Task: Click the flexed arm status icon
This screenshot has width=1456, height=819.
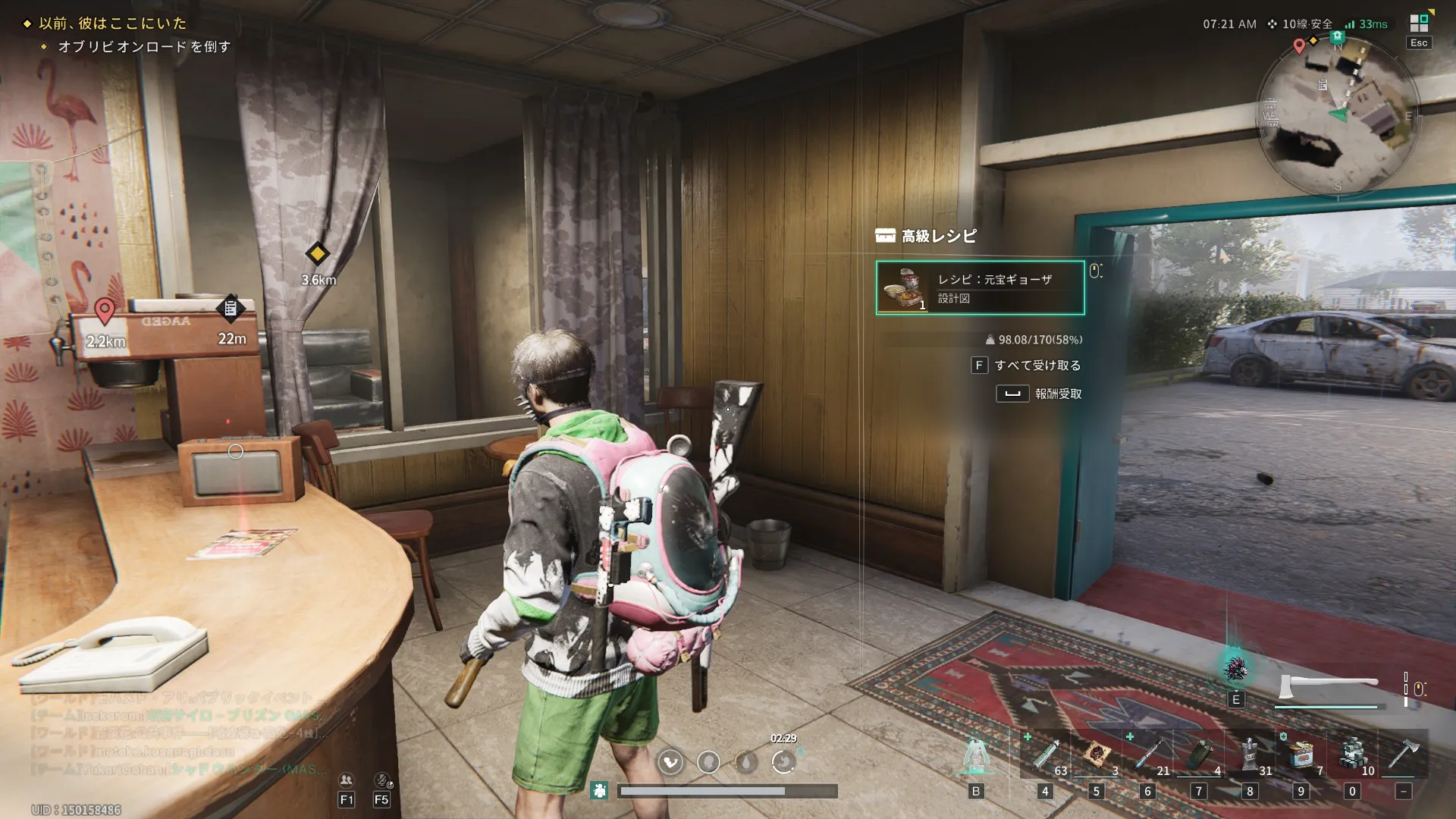Action: [670, 761]
